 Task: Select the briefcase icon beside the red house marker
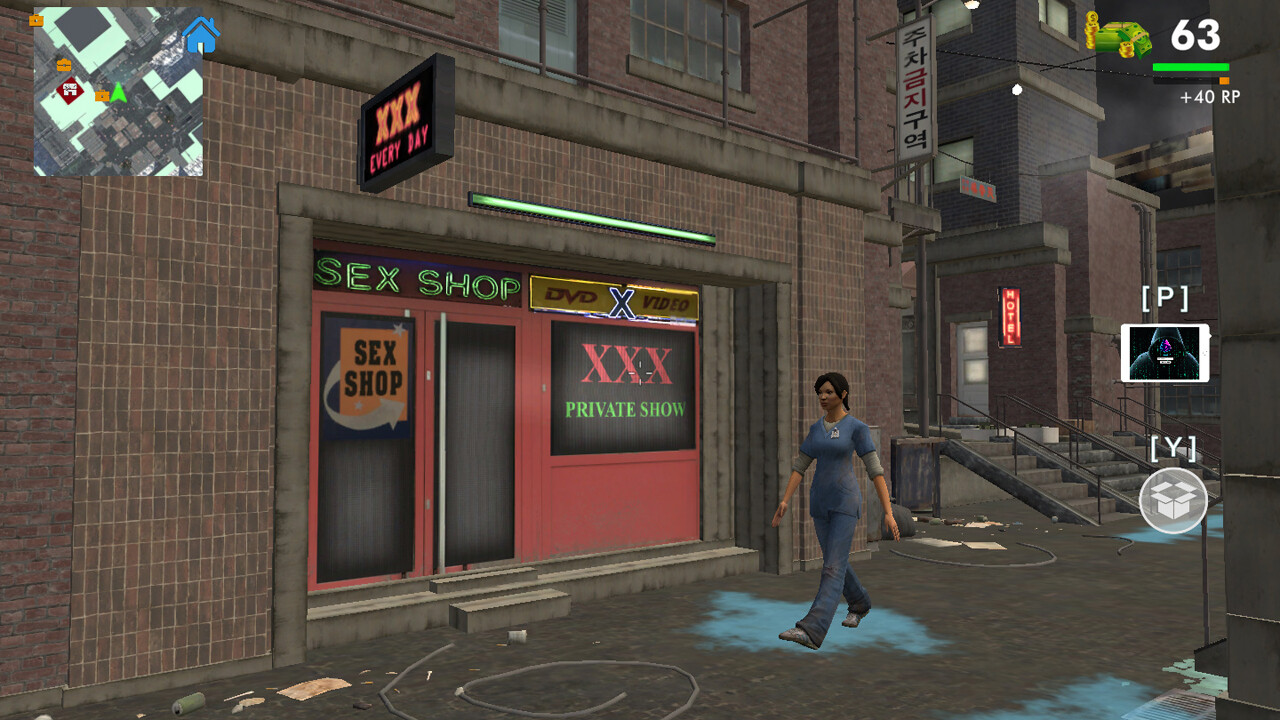pos(64,65)
